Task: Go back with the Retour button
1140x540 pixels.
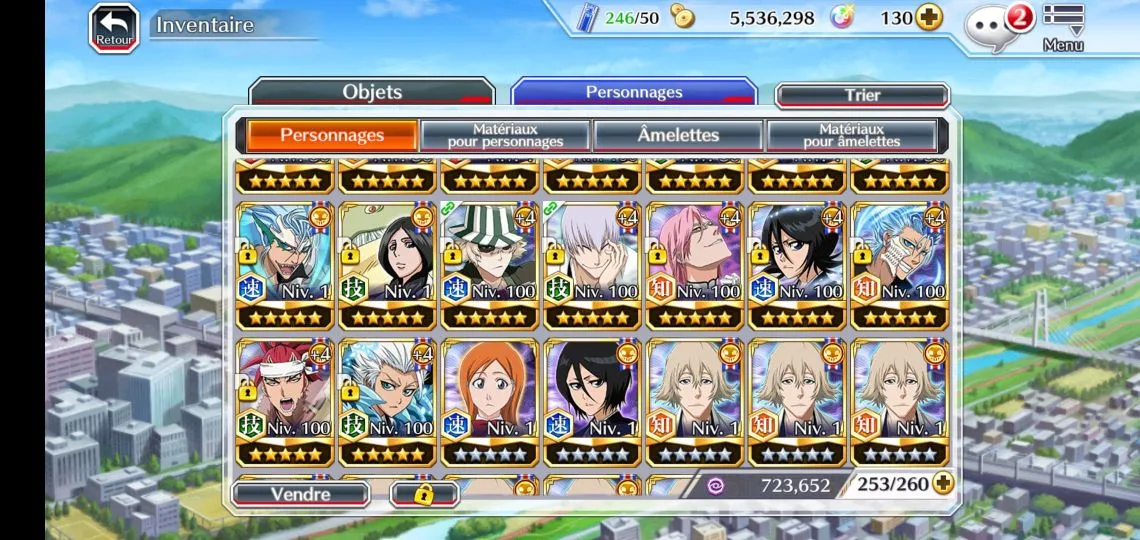Action: coord(114,27)
